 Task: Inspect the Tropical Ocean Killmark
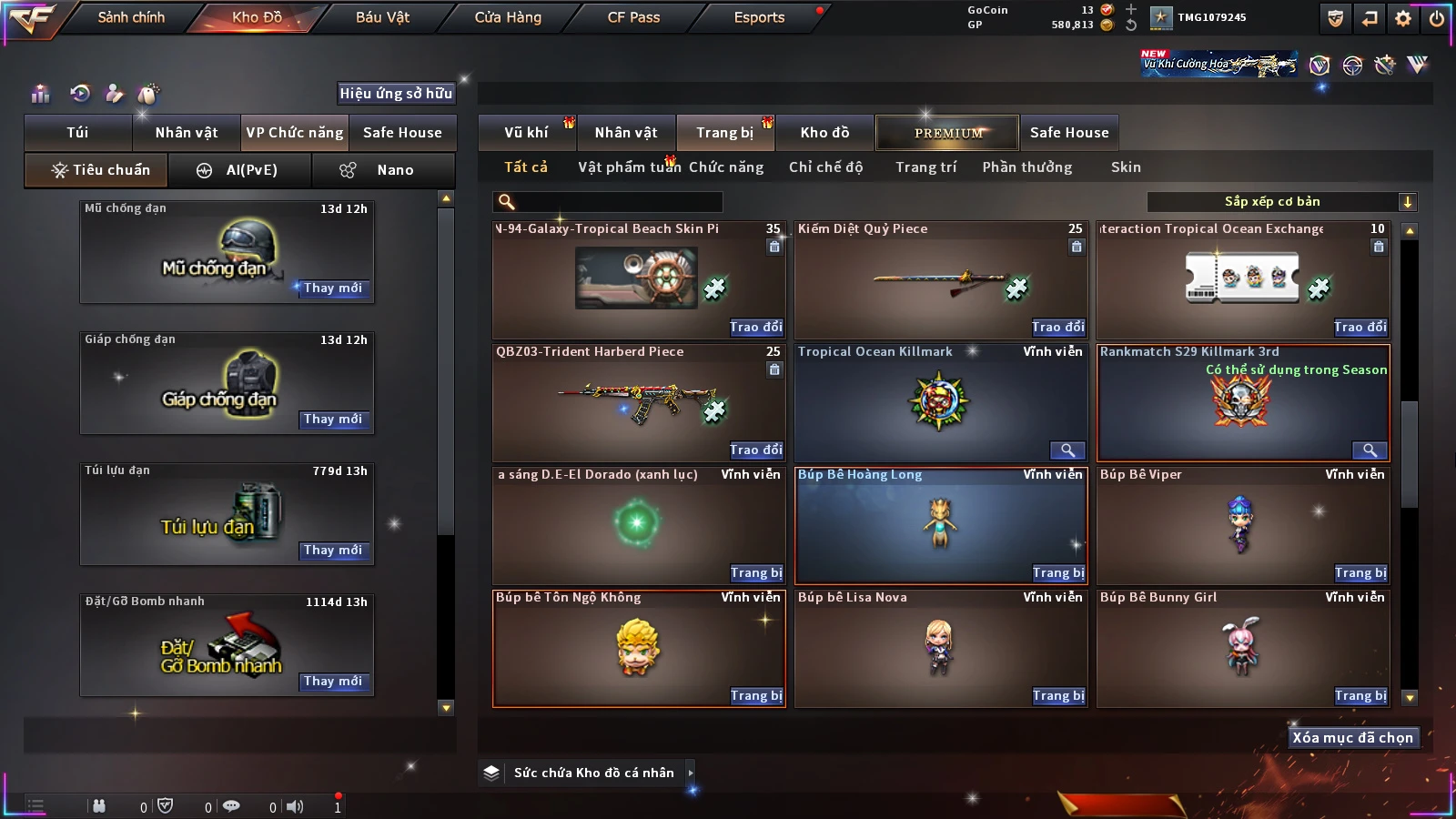click(1067, 450)
